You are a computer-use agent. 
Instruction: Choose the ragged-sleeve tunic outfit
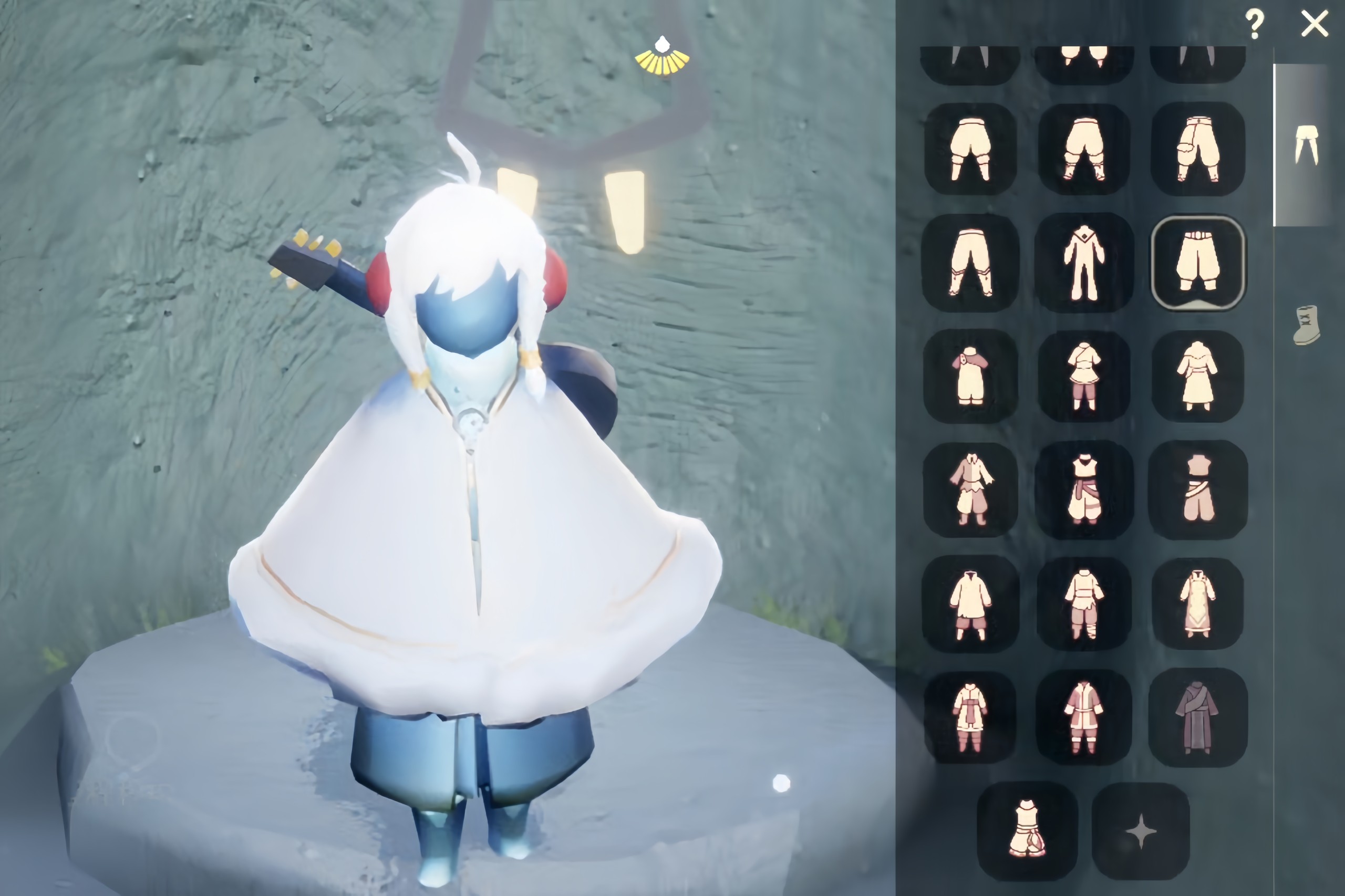point(970,489)
